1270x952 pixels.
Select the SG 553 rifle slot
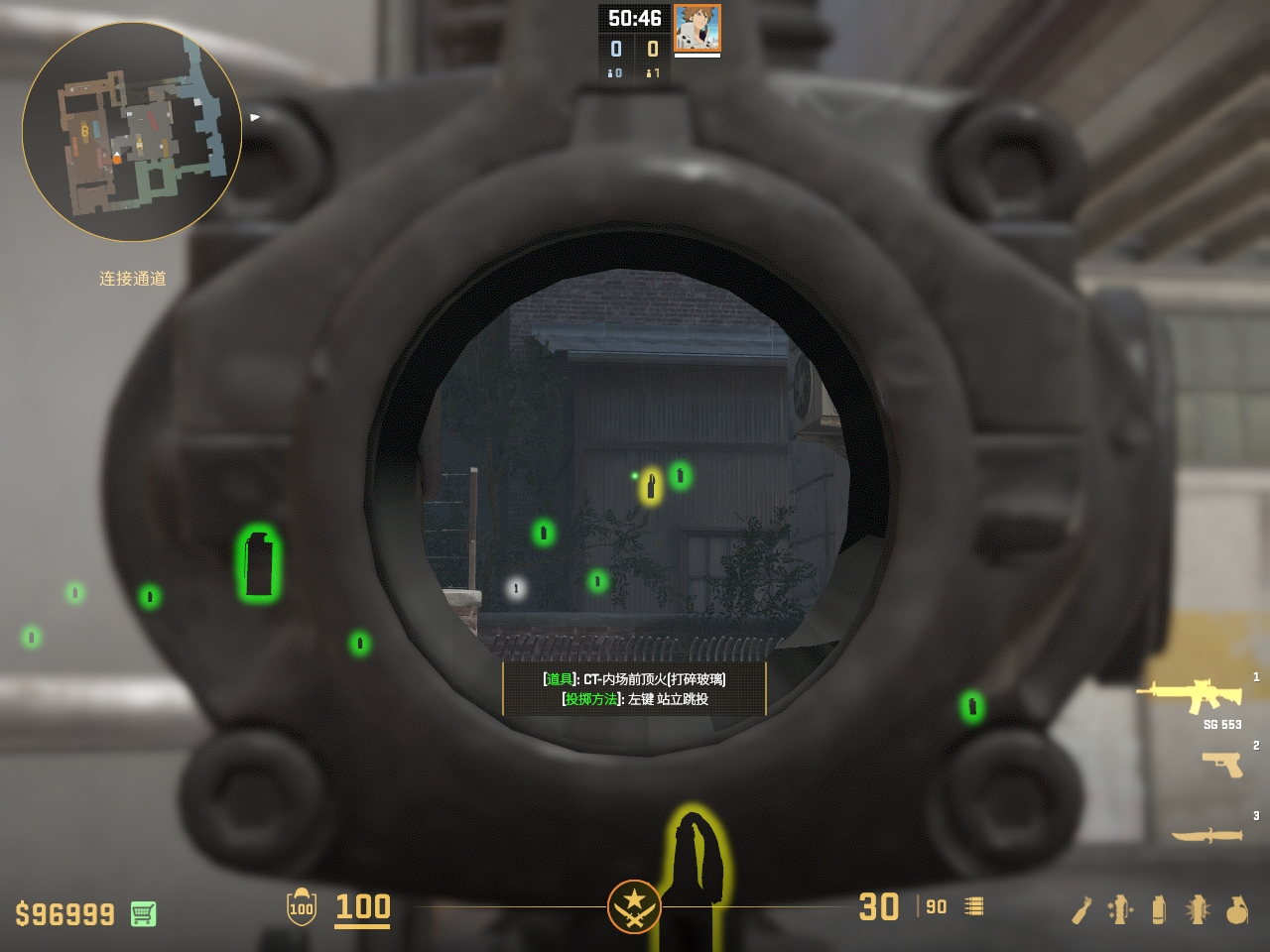pyautogui.click(x=1190, y=695)
